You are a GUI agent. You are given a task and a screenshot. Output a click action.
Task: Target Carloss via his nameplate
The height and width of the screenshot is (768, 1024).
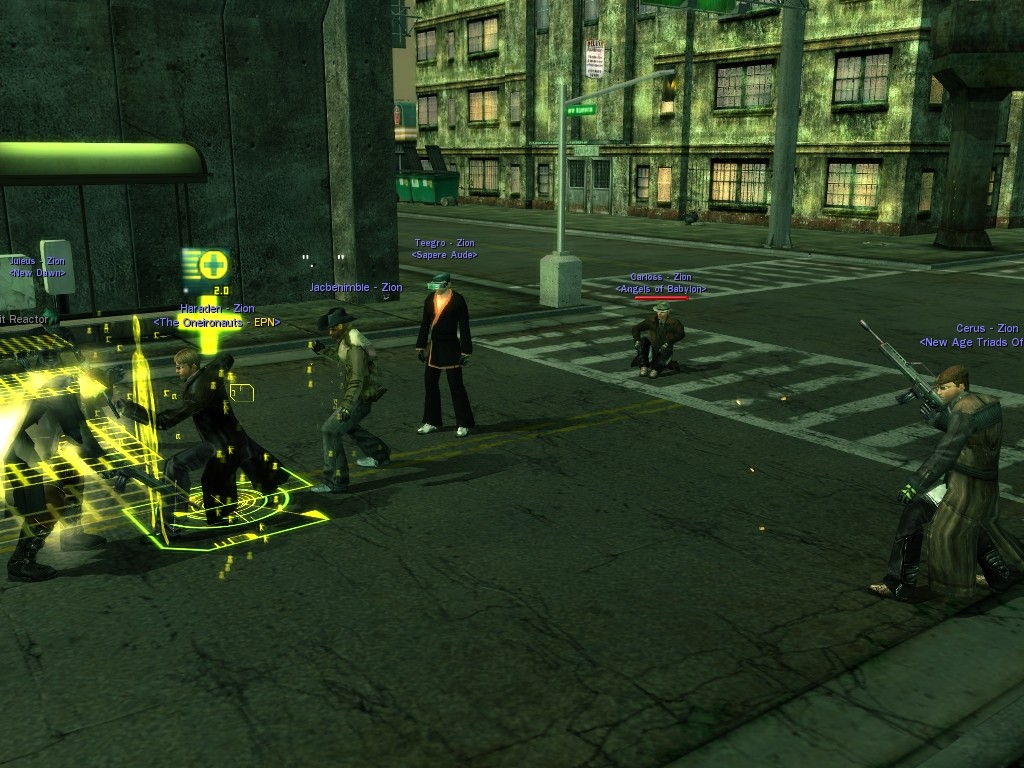[660, 277]
